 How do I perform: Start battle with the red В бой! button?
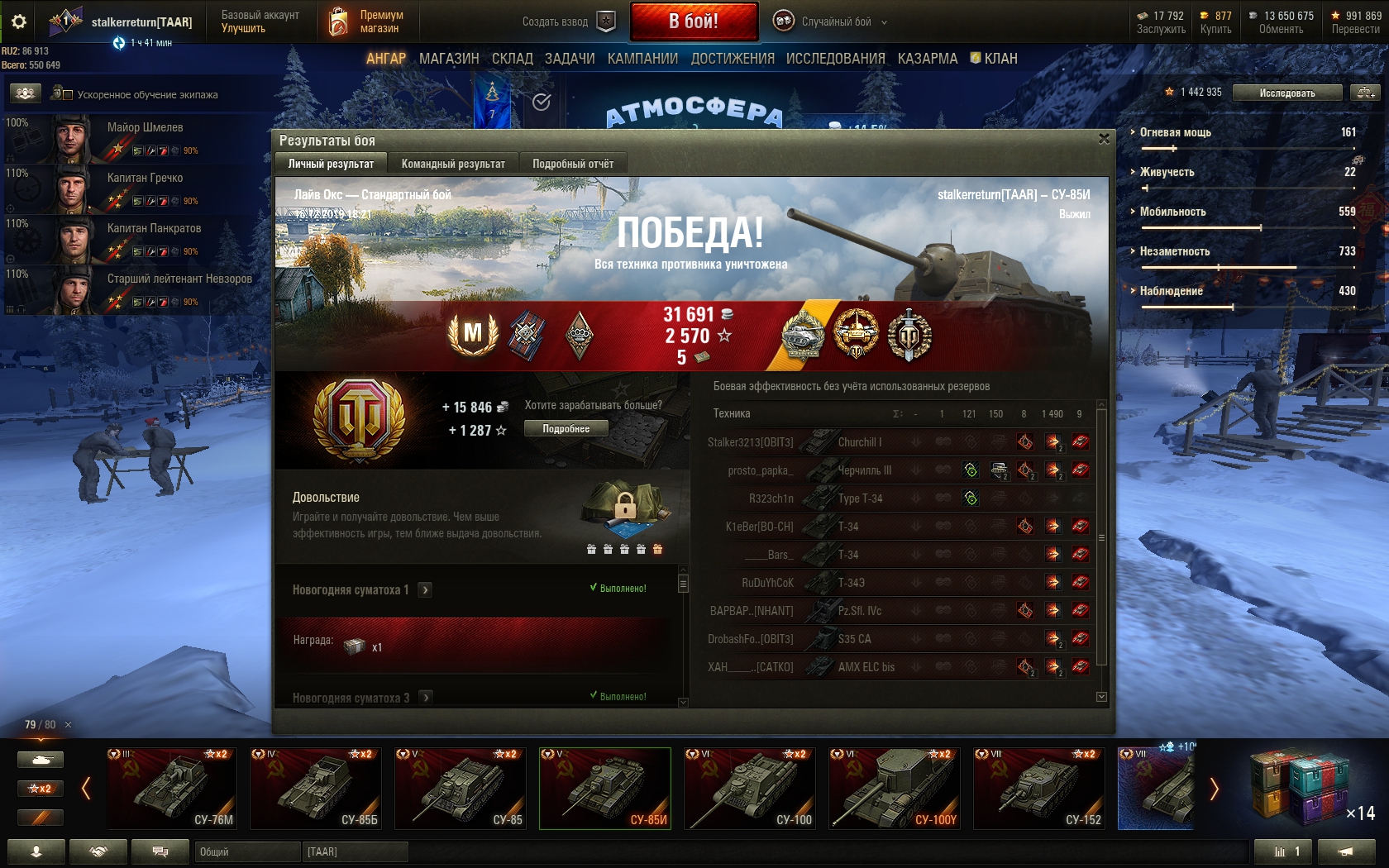(694, 21)
